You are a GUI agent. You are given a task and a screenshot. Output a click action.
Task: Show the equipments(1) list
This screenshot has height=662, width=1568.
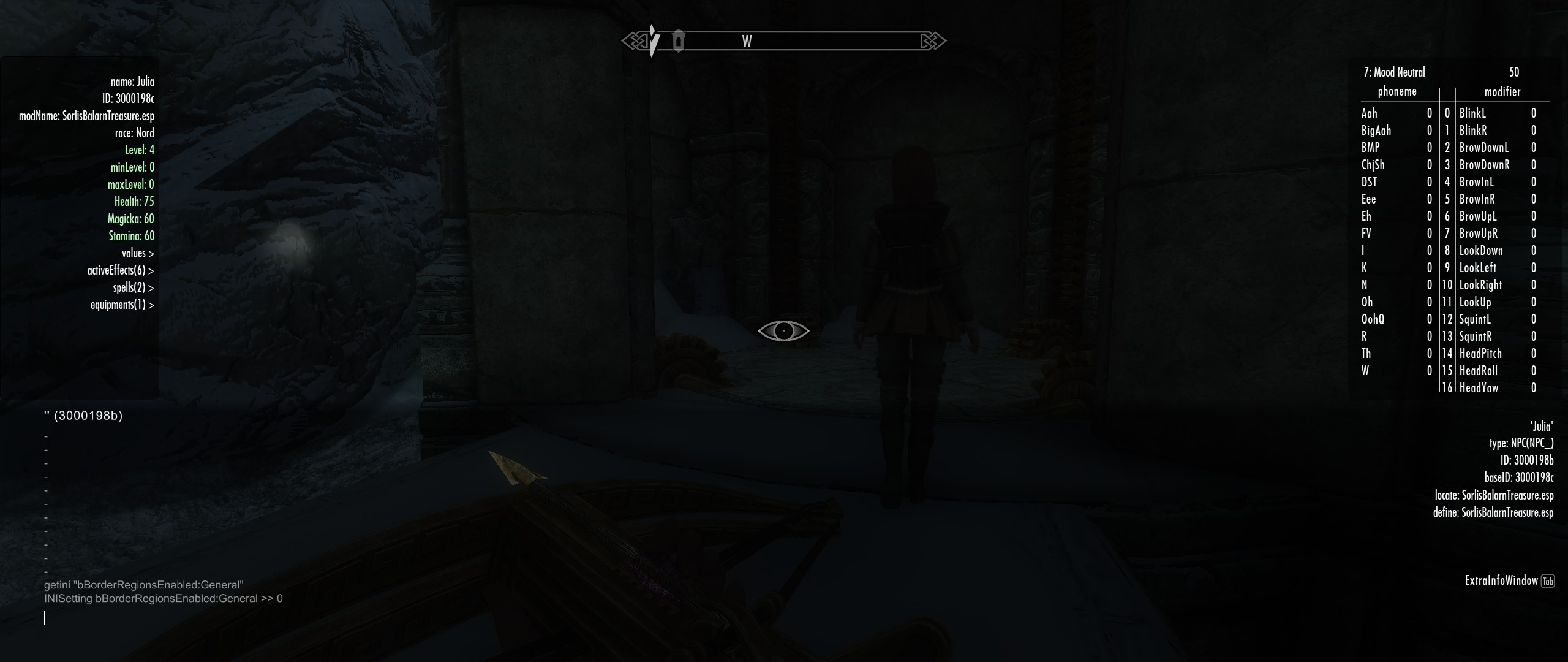click(x=122, y=305)
